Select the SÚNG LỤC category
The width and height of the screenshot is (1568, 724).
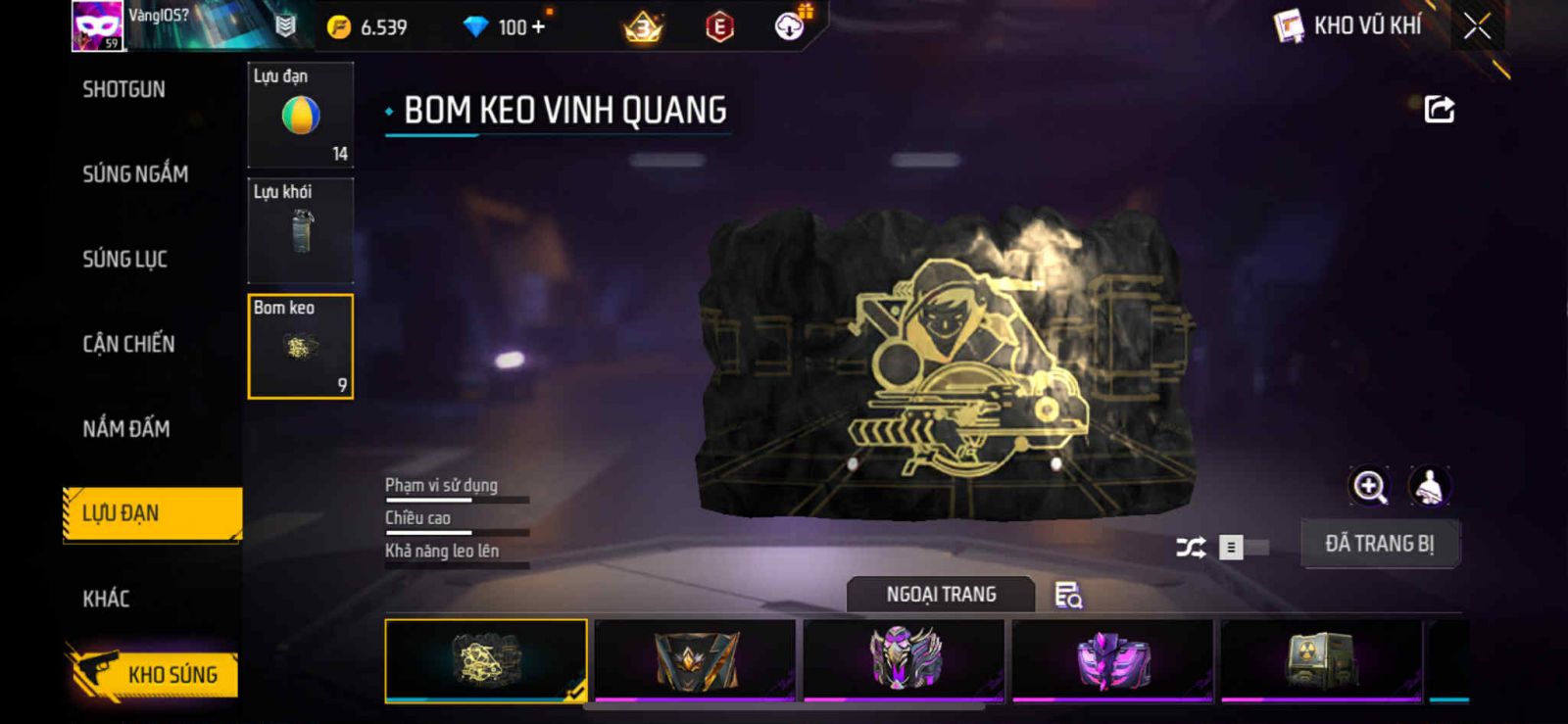[x=124, y=260]
